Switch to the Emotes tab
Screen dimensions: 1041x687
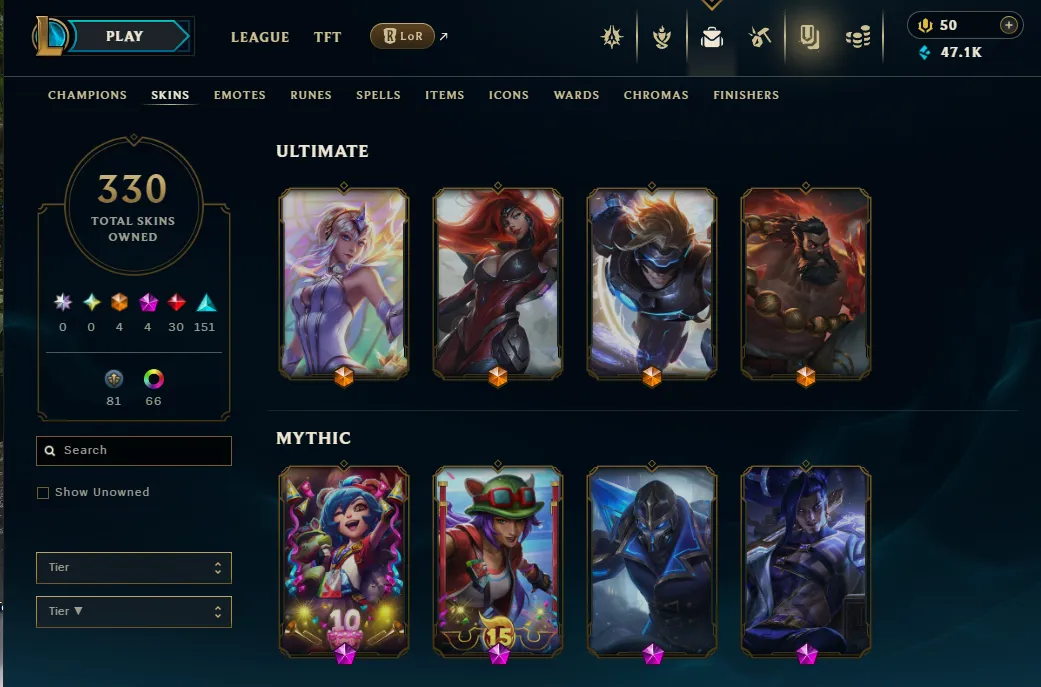pos(240,95)
